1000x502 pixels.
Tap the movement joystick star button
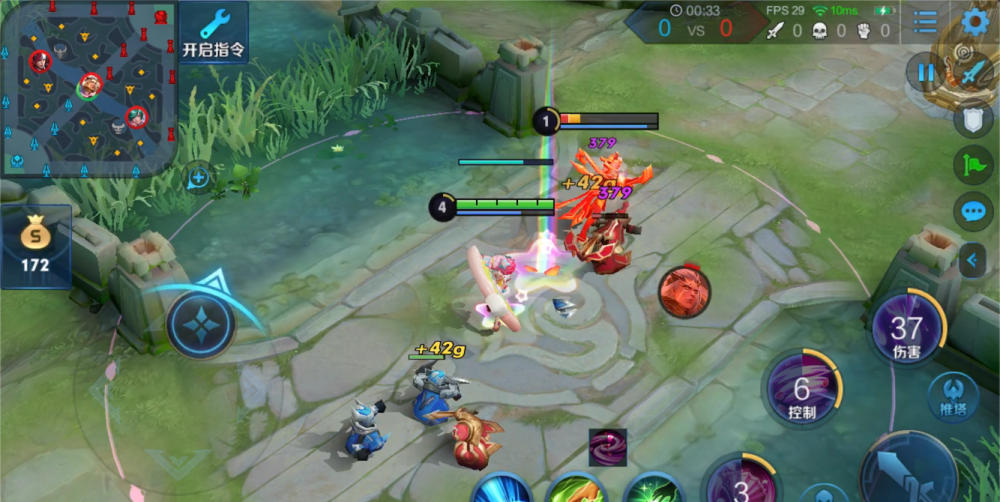[x=201, y=325]
